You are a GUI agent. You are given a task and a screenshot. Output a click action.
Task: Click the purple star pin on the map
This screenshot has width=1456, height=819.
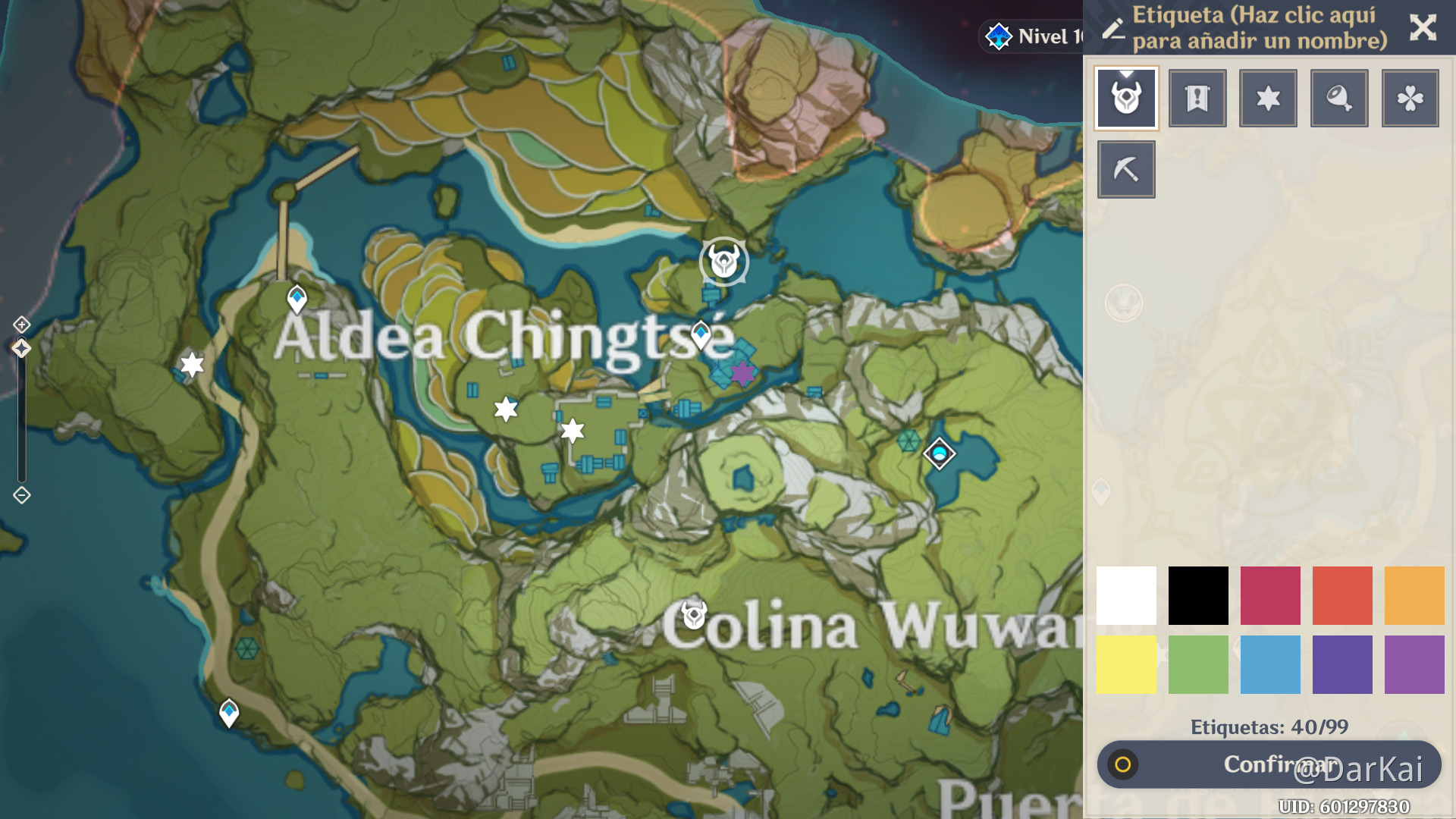point(742,372)
